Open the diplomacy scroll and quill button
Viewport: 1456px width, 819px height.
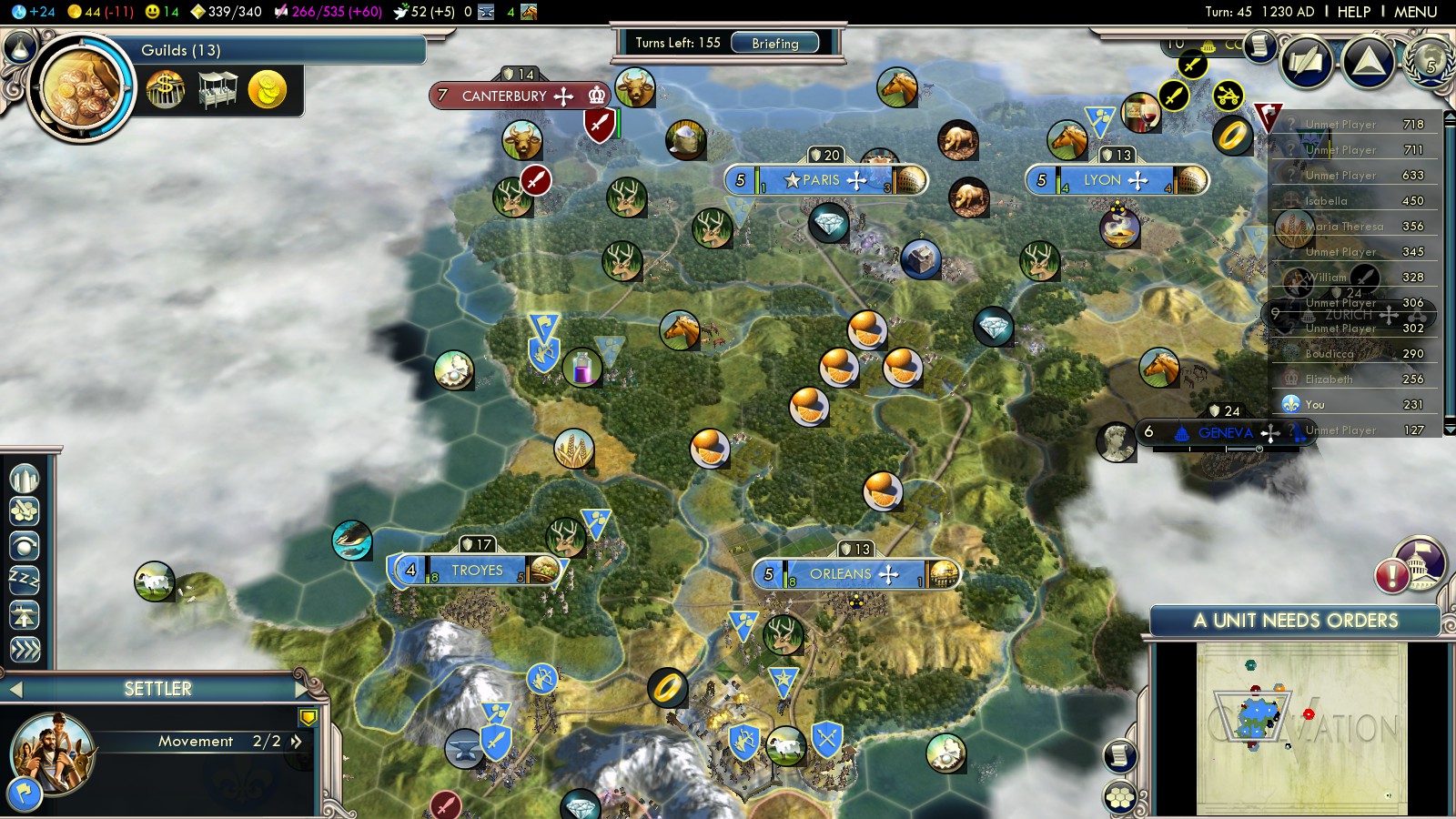click(1306, 62)
